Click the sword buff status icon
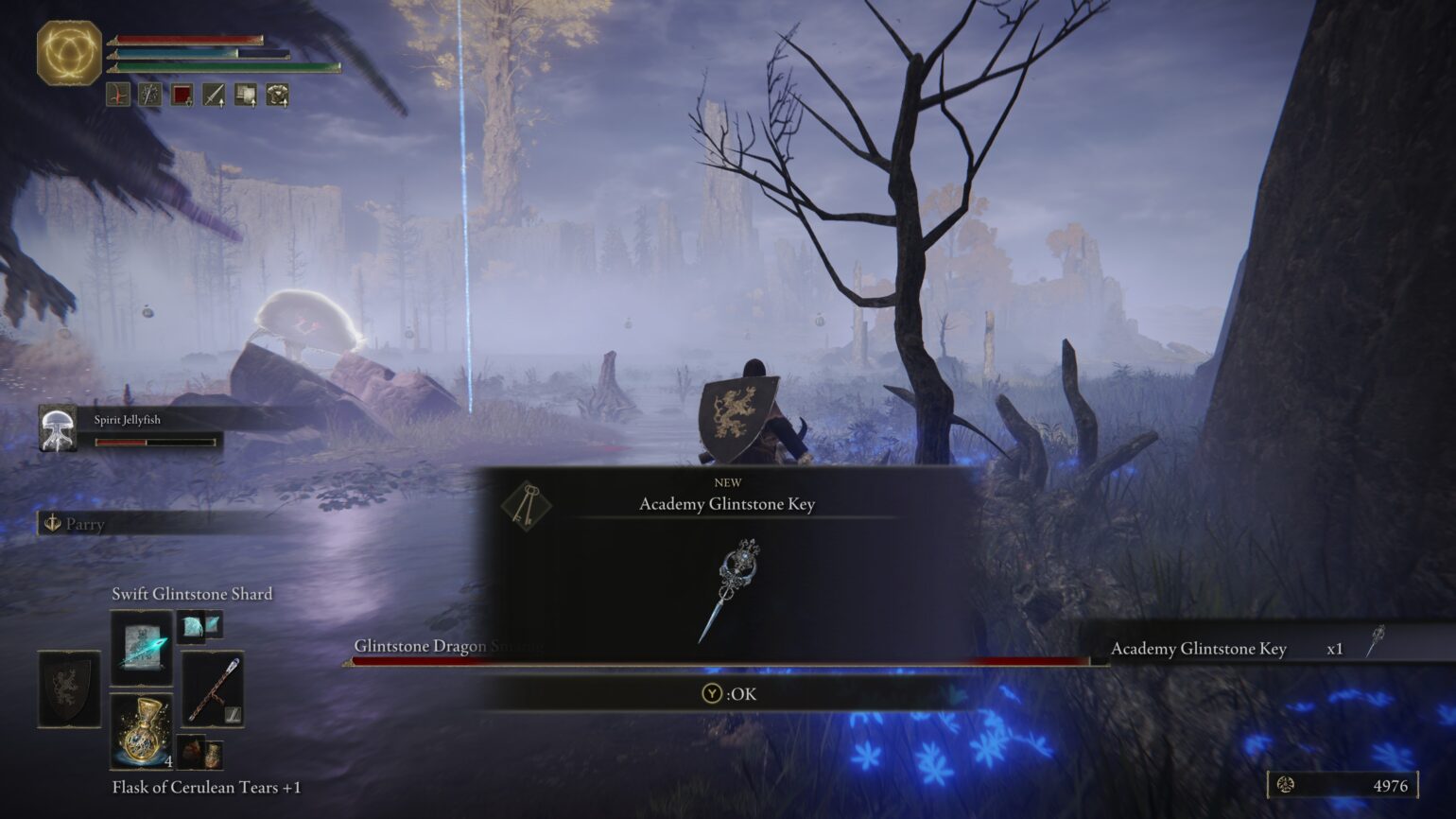This screenshot has width=1456, height=819. (213, 96)
